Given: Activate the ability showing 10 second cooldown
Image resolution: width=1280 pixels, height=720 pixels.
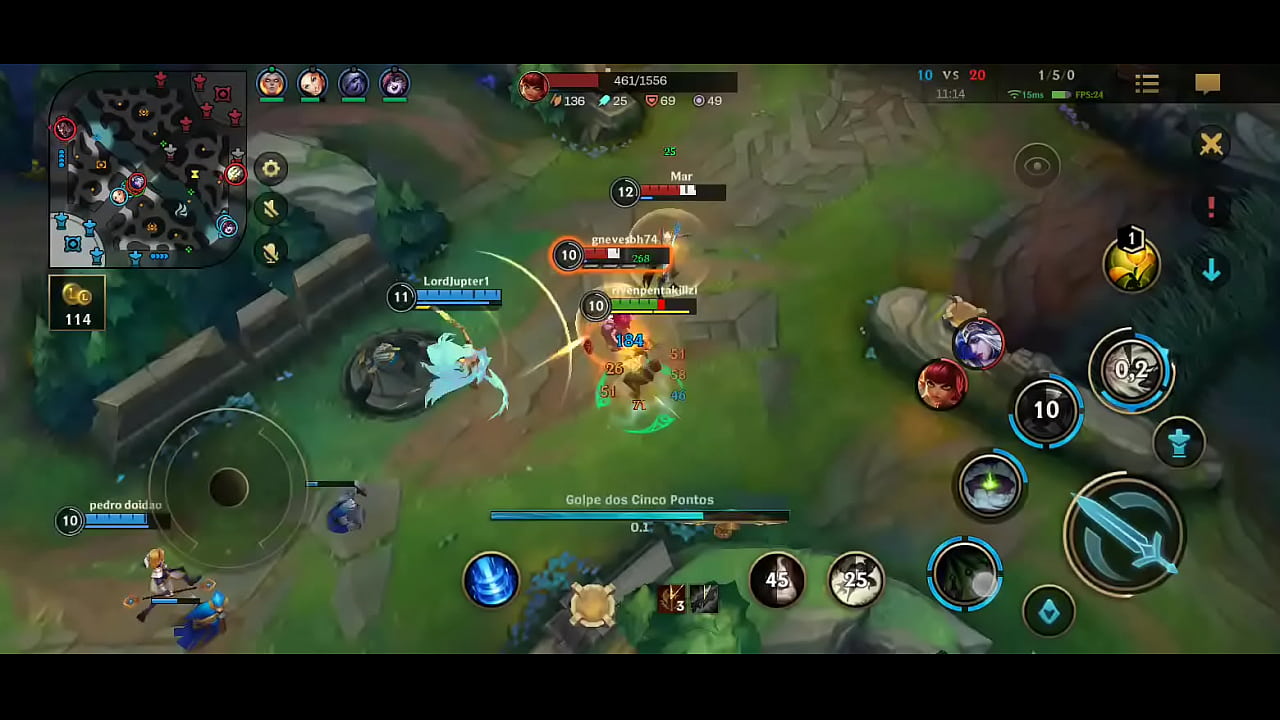Looking at the screenshot, I should coord(1046,410).
